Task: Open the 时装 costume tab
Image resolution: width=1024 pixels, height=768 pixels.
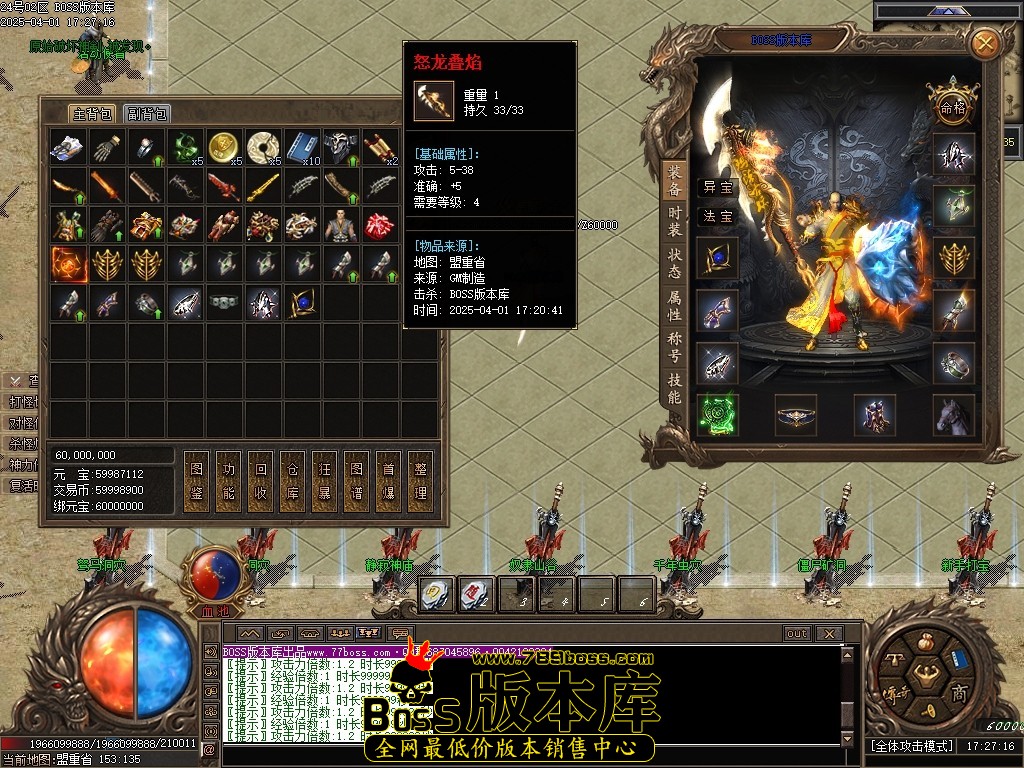Action: tap(675, 222)
